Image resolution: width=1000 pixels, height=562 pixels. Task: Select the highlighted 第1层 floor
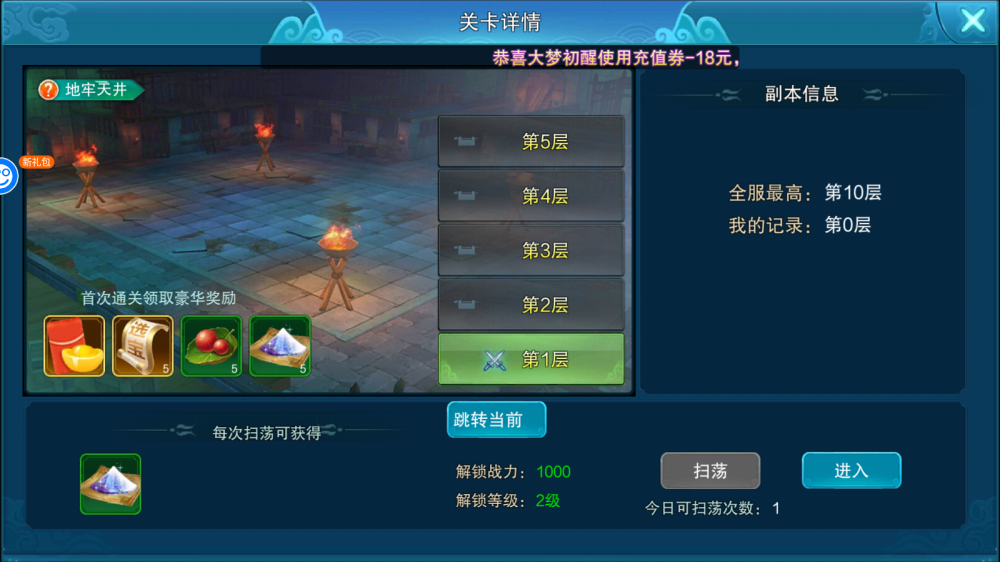[531, 359]
